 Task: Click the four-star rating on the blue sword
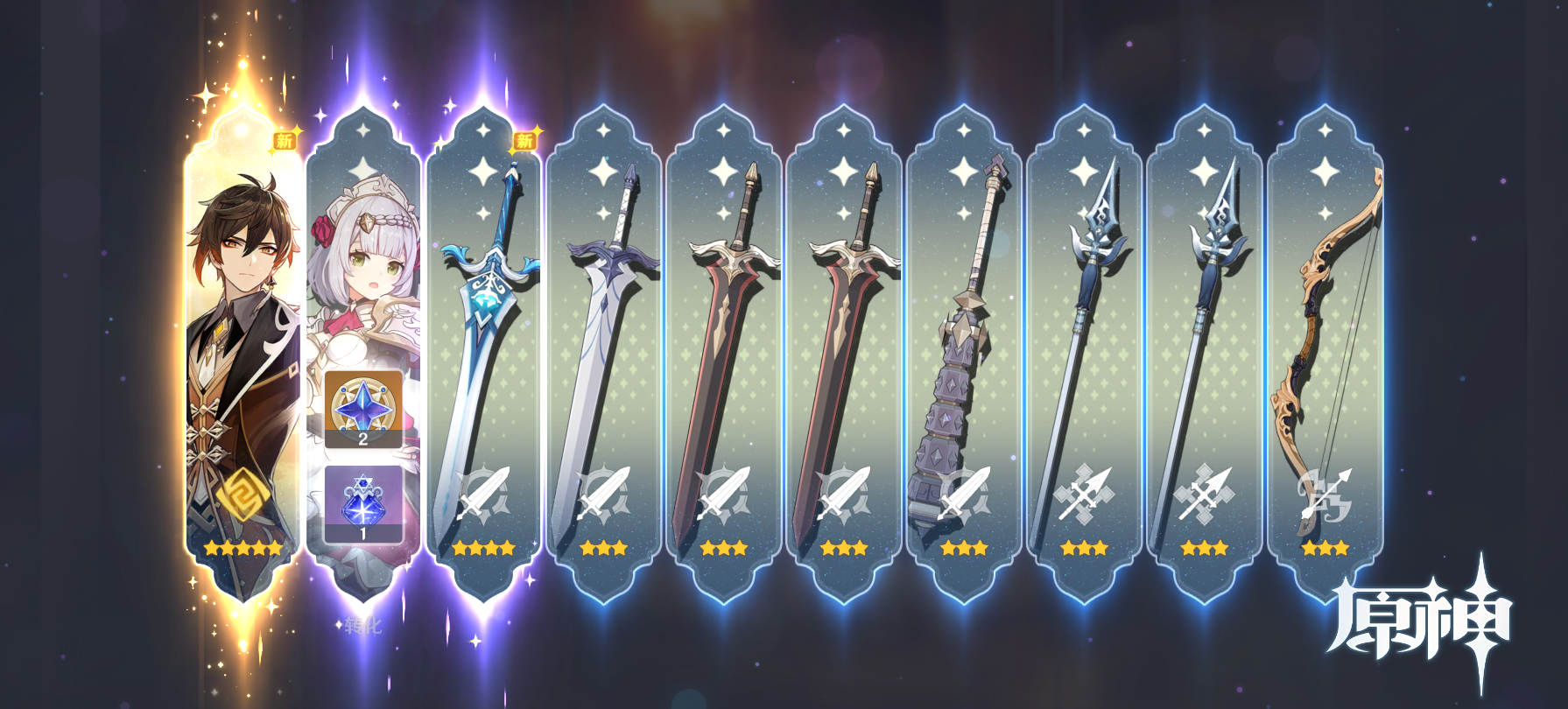(x=484, y=549)
